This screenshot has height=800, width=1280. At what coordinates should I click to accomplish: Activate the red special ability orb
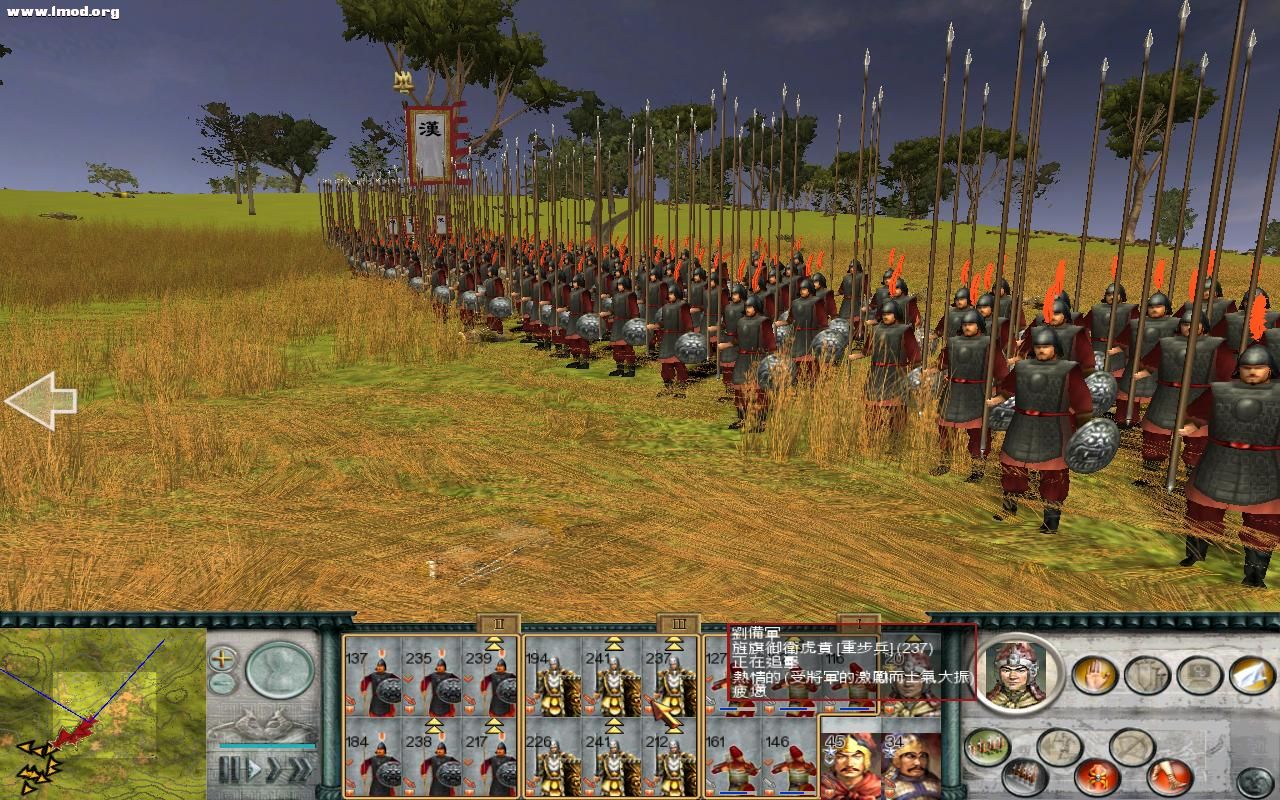[x=1097, y=777]
